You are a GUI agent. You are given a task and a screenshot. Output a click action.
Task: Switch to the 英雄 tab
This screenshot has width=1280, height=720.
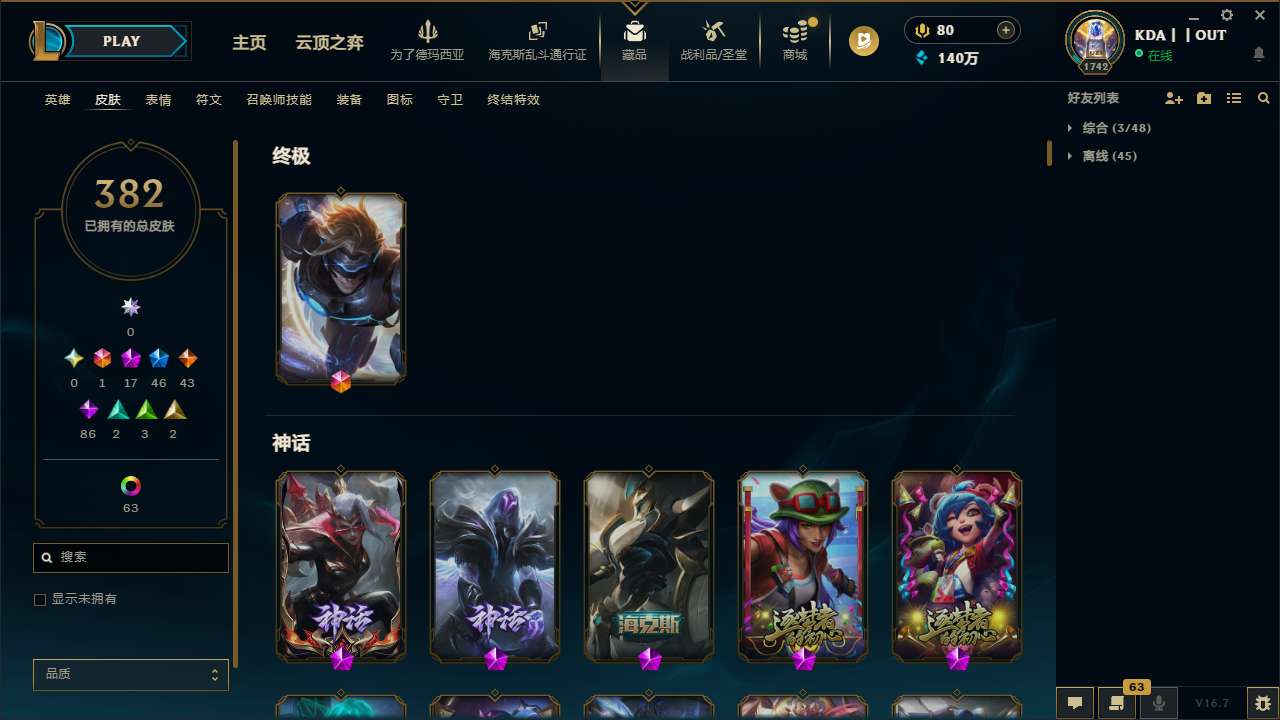57,100
